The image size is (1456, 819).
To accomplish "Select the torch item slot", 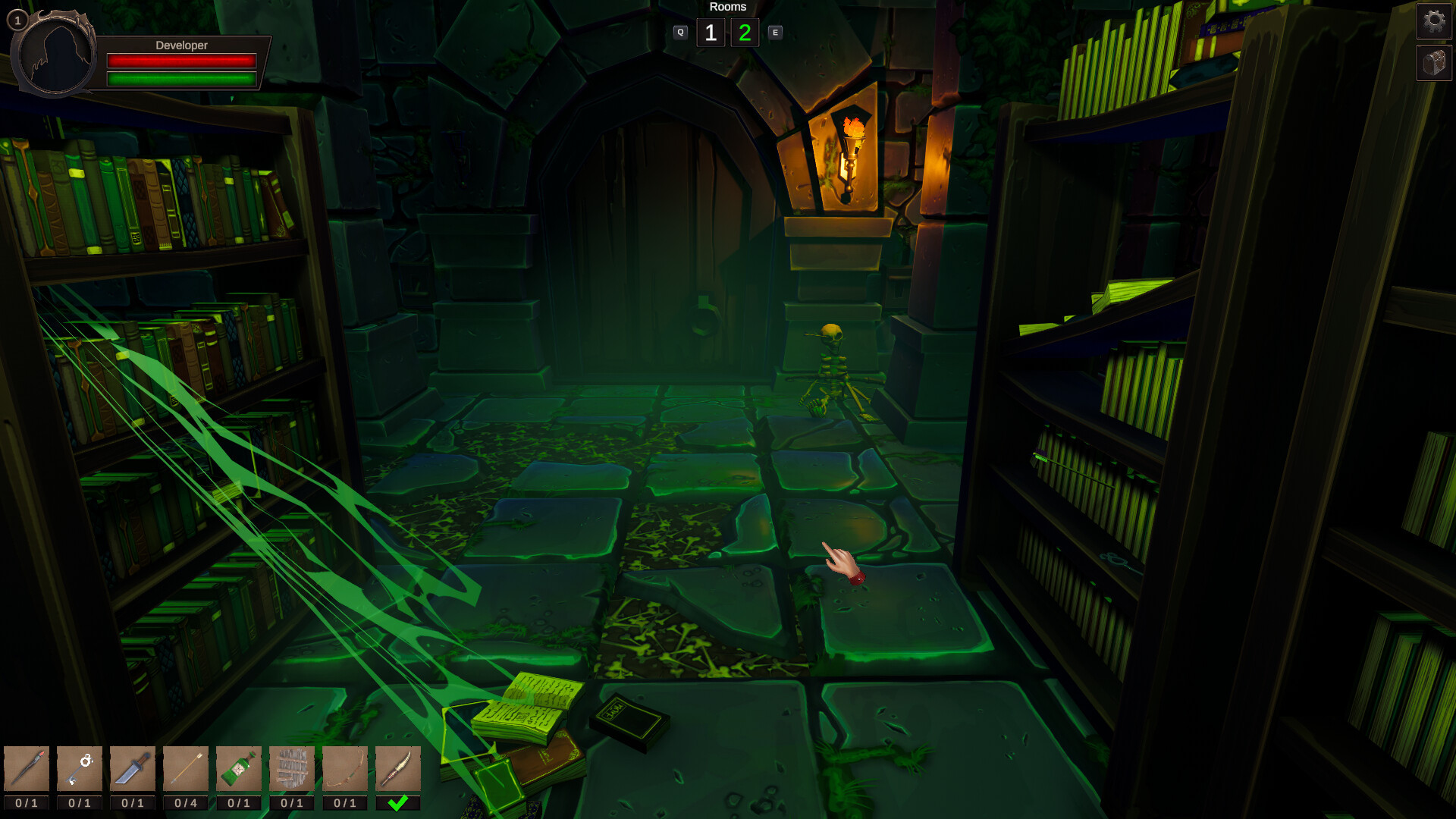I will [27, 768].
